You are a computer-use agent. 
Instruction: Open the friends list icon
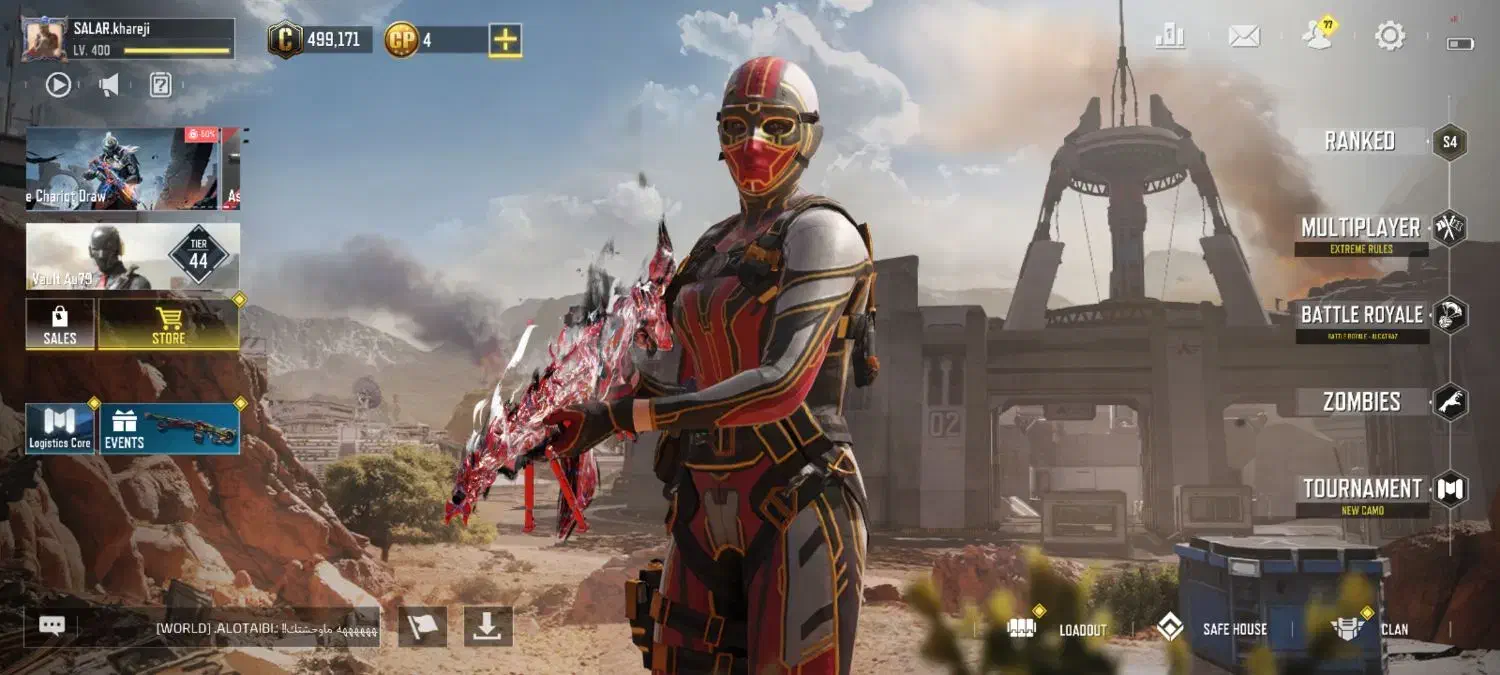coord(1318,36)
